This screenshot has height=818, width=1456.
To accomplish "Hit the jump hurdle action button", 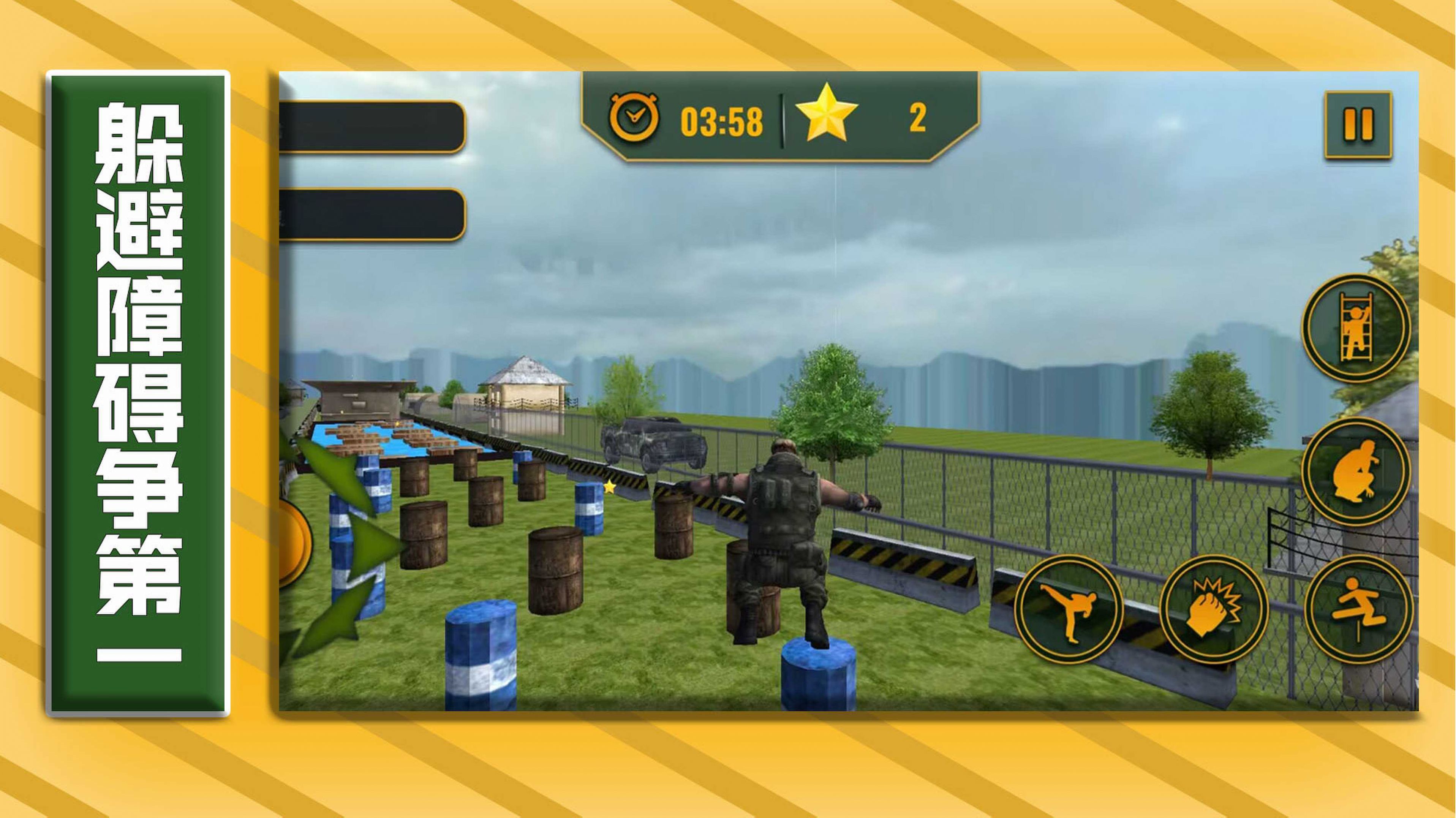I will [x=1358, y=609].
